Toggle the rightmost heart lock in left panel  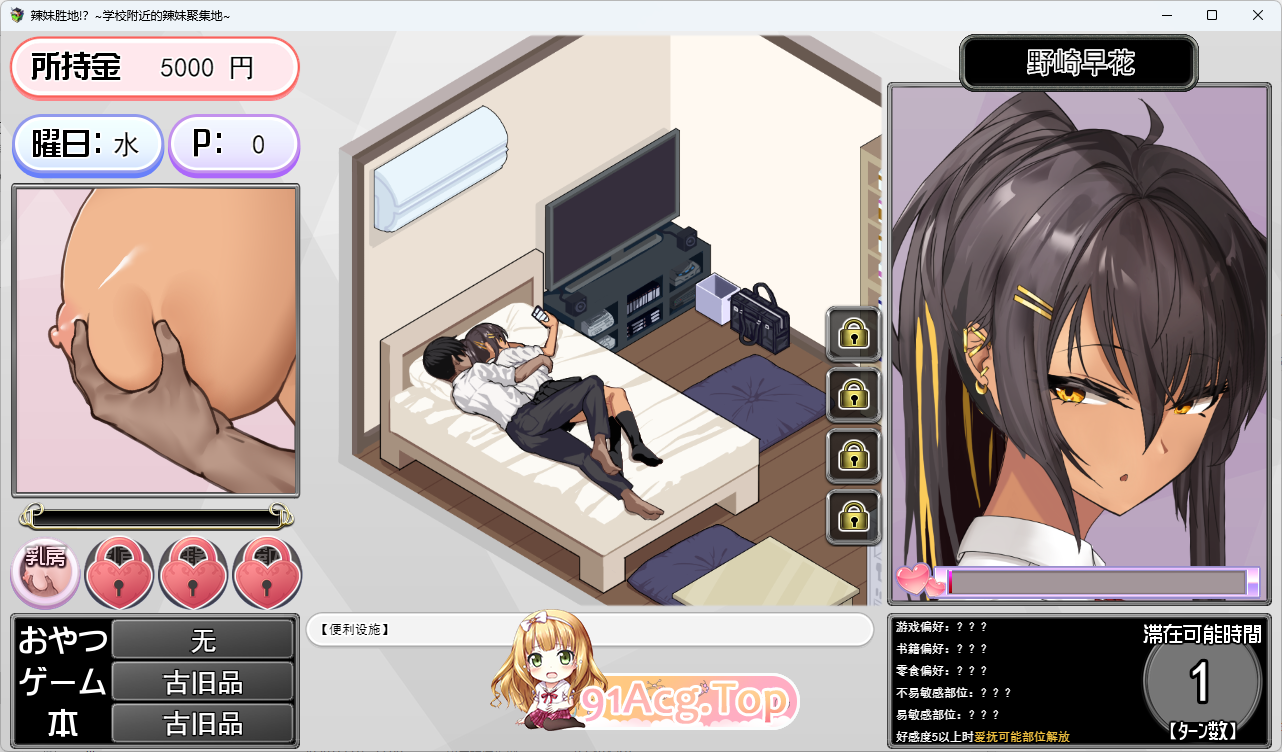[266, 572]
